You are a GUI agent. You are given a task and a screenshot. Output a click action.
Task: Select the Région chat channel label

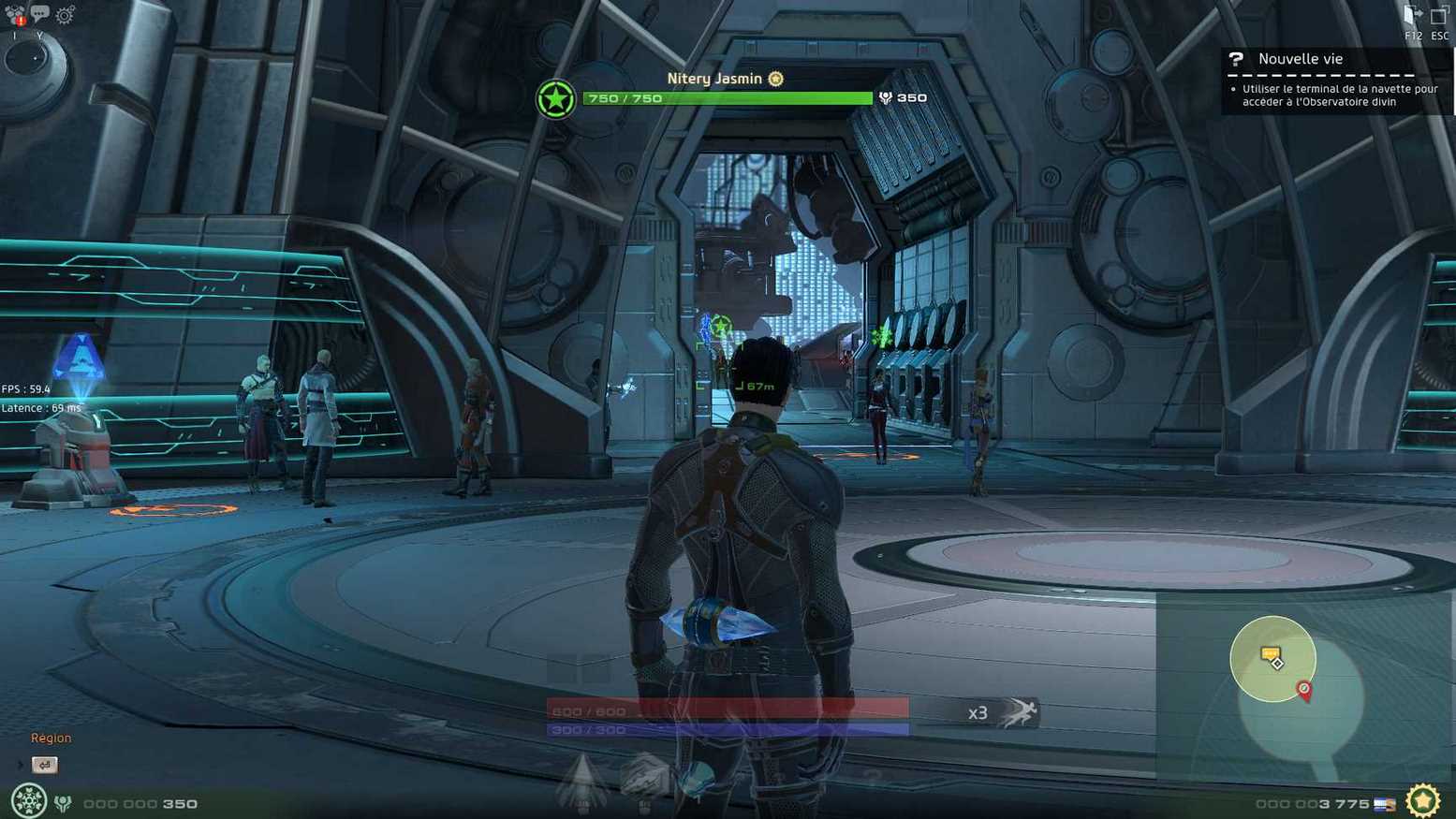tap(51, 738)
